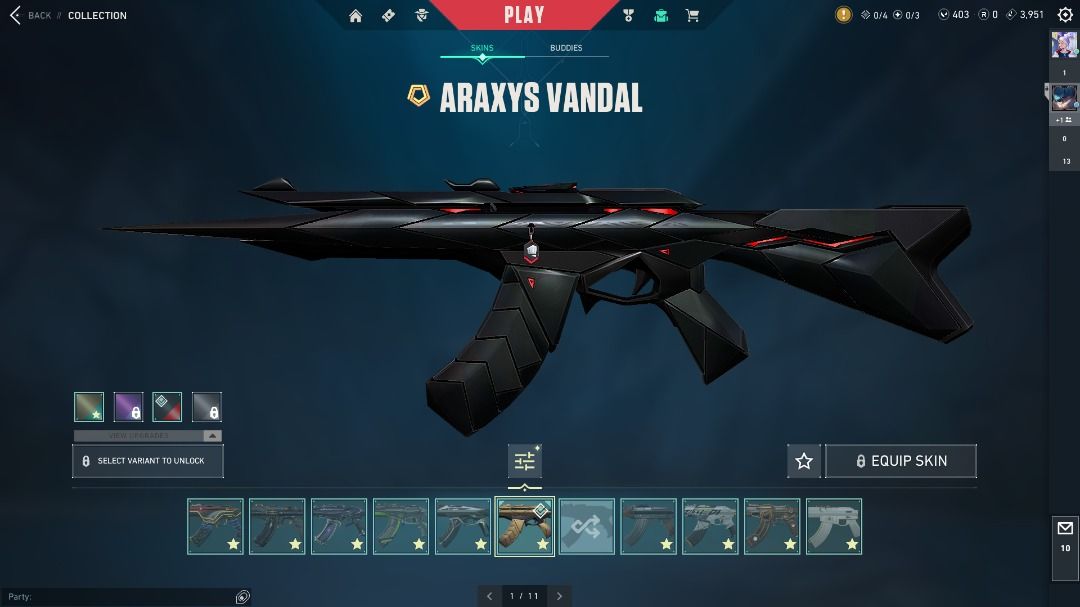Choose the red and black variant swatch

[x=167, y=407]
